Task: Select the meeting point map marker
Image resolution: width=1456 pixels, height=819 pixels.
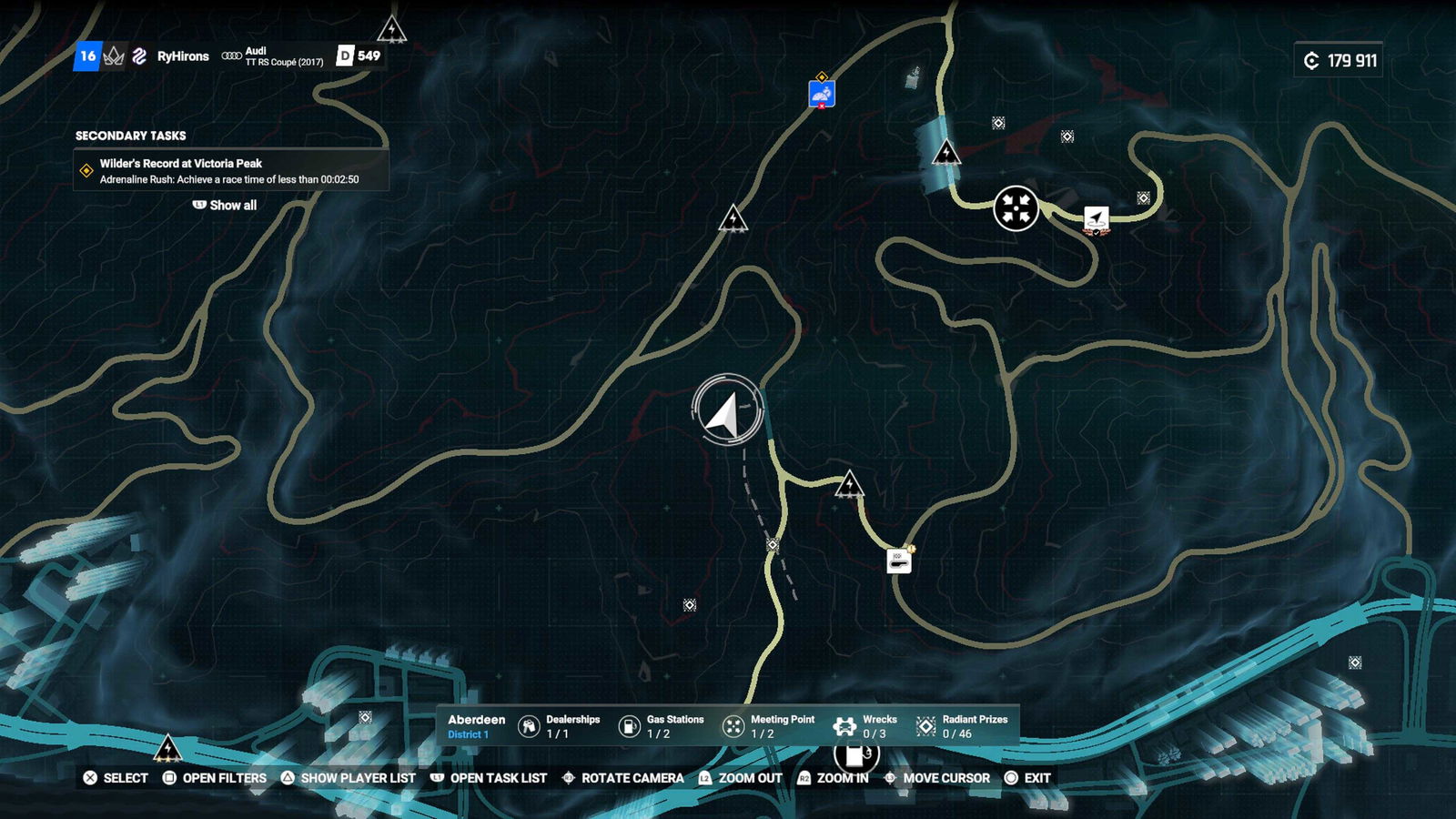Action: click(1016, 208)
